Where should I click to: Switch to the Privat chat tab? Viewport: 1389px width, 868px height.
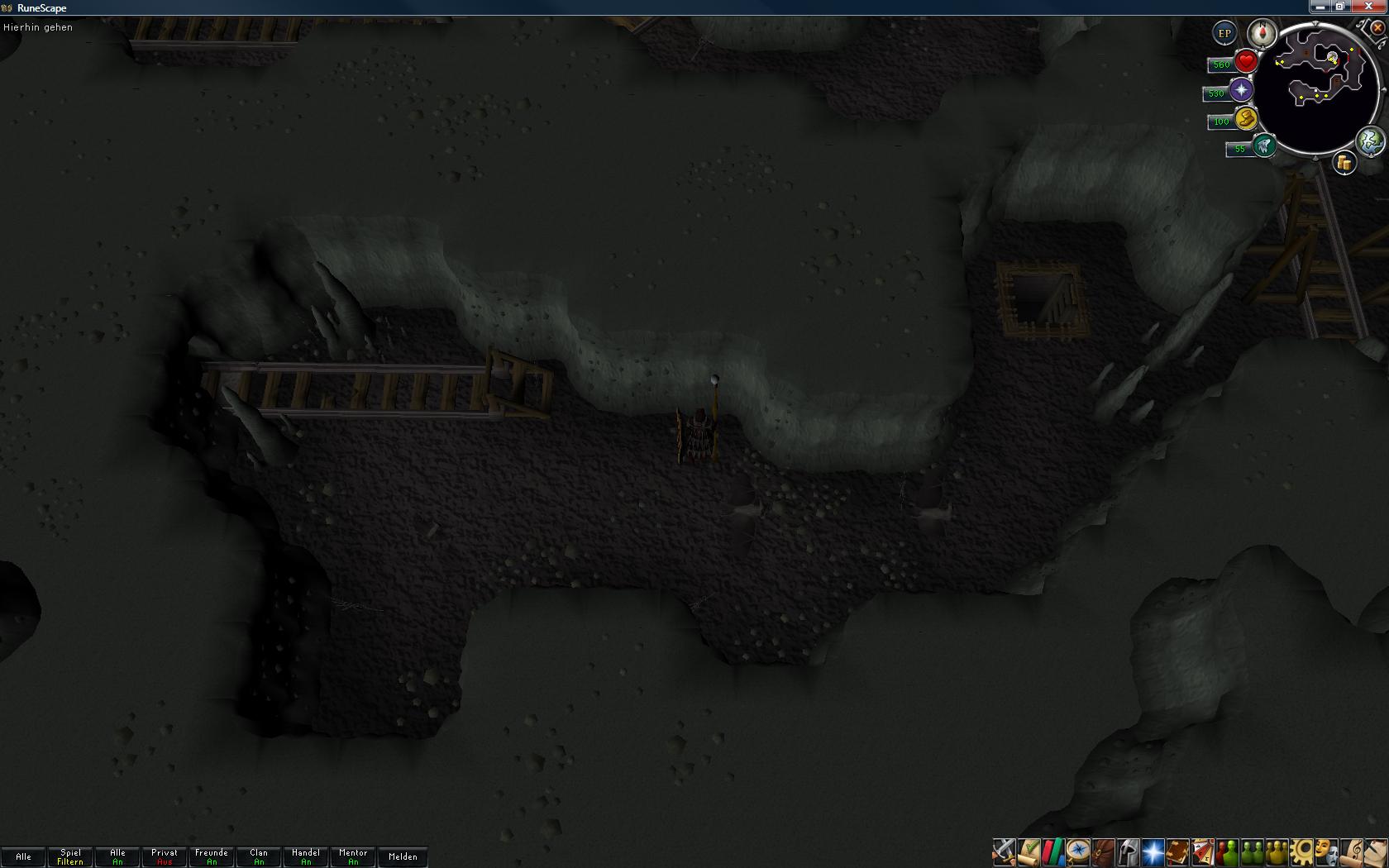pyautogui.click(x=165, y=856)
